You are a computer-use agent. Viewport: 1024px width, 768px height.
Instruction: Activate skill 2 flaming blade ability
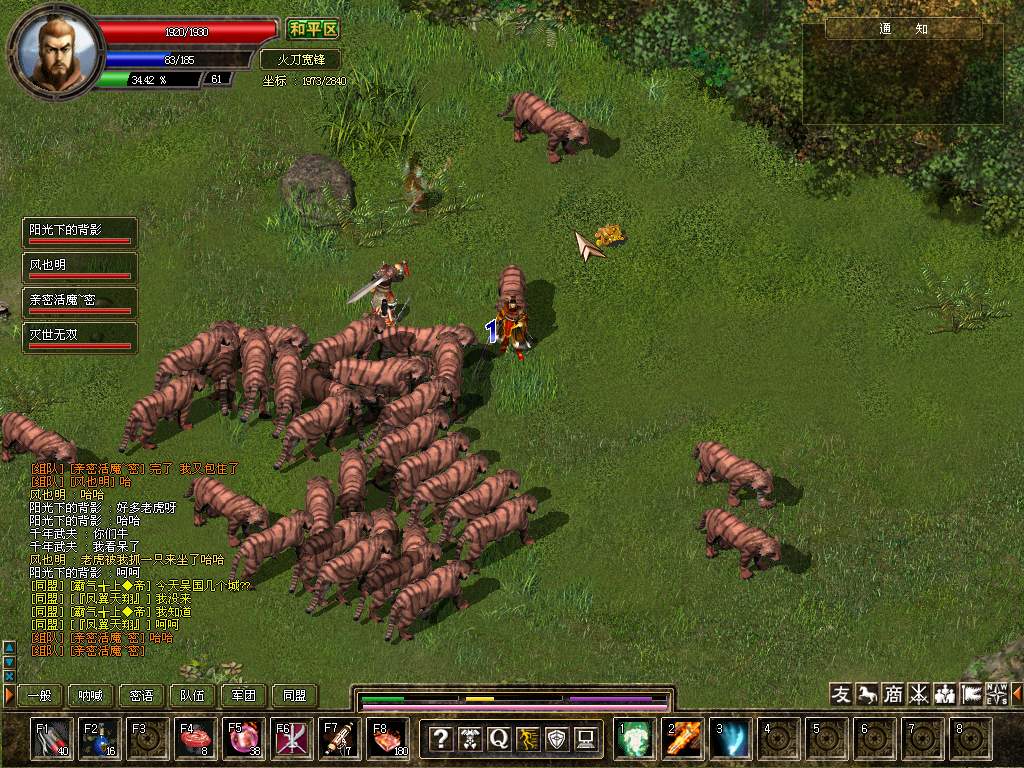click(x=684, y=739)
